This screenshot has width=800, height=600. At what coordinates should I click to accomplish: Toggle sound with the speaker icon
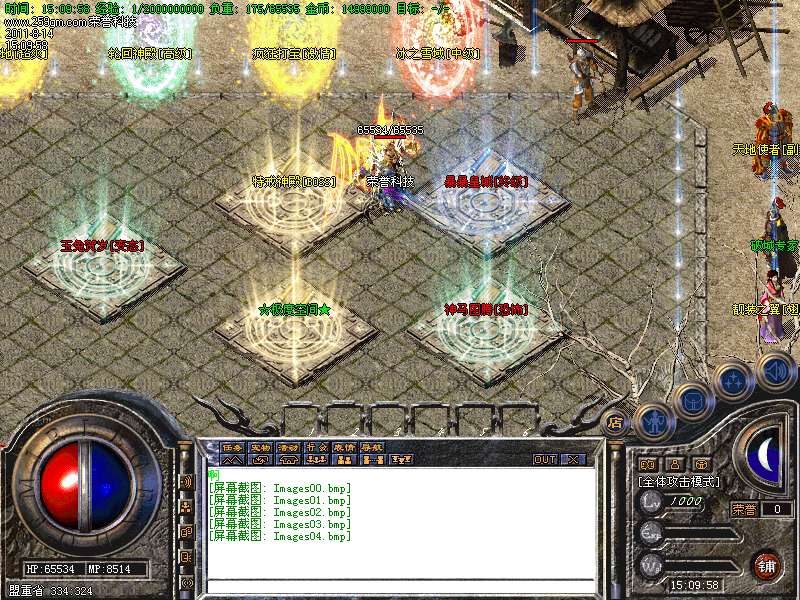[775, 370]
